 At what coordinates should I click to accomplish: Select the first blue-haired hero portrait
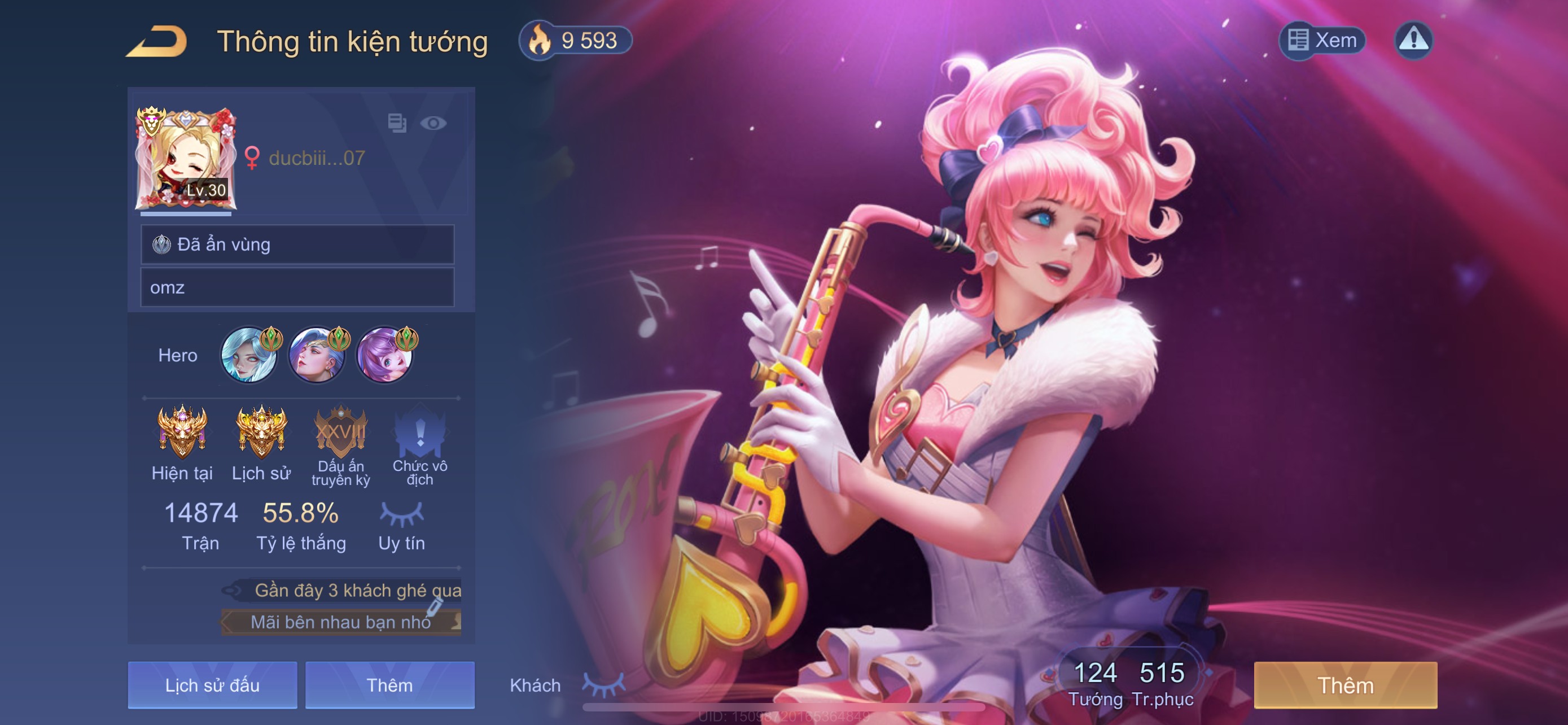click(249, 355)
